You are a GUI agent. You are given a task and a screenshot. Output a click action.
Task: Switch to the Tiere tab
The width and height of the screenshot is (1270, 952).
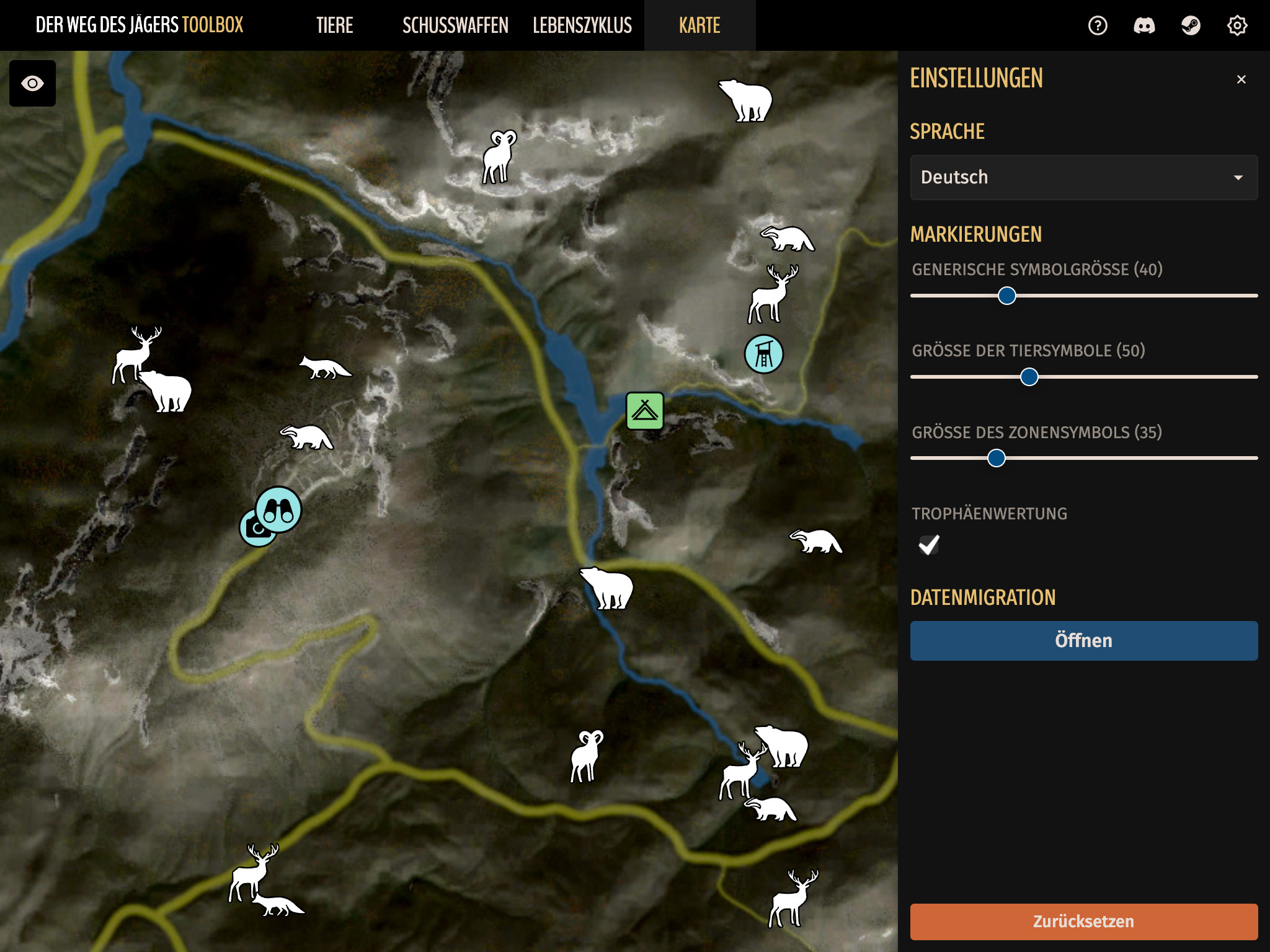click(334, 25)
